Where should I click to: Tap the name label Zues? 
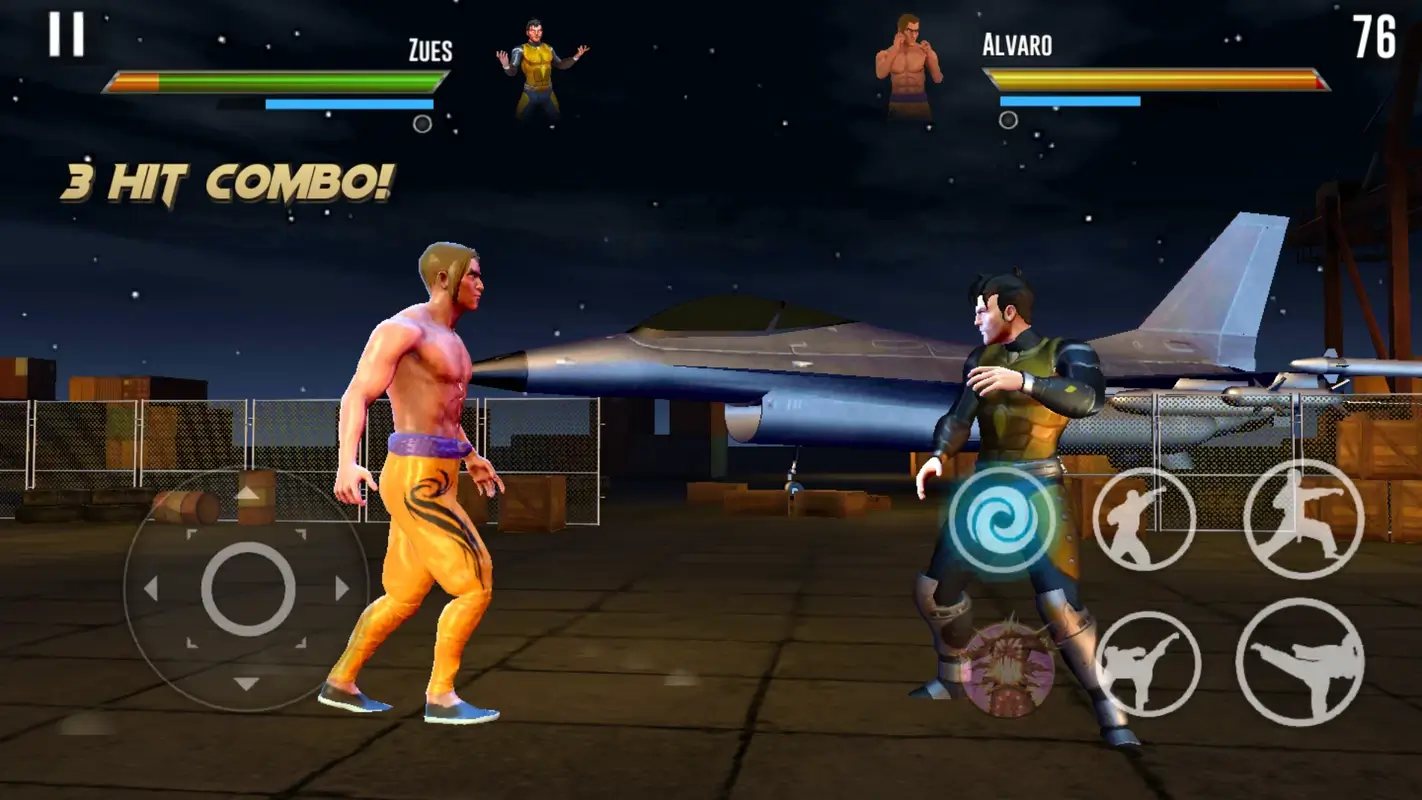tap(430, 45)
